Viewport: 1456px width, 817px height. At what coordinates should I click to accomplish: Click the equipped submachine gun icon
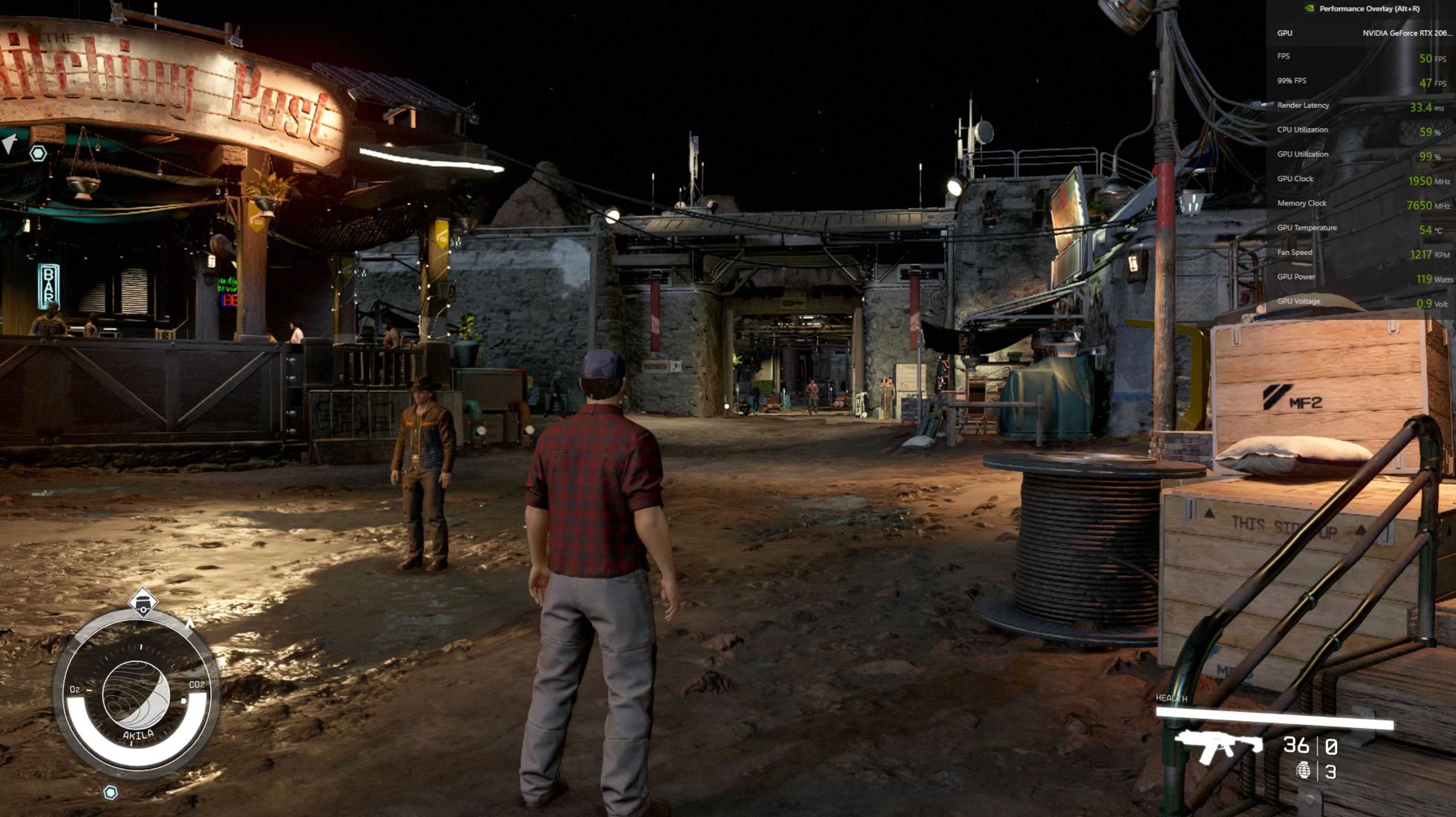(x=1218, y=746)
